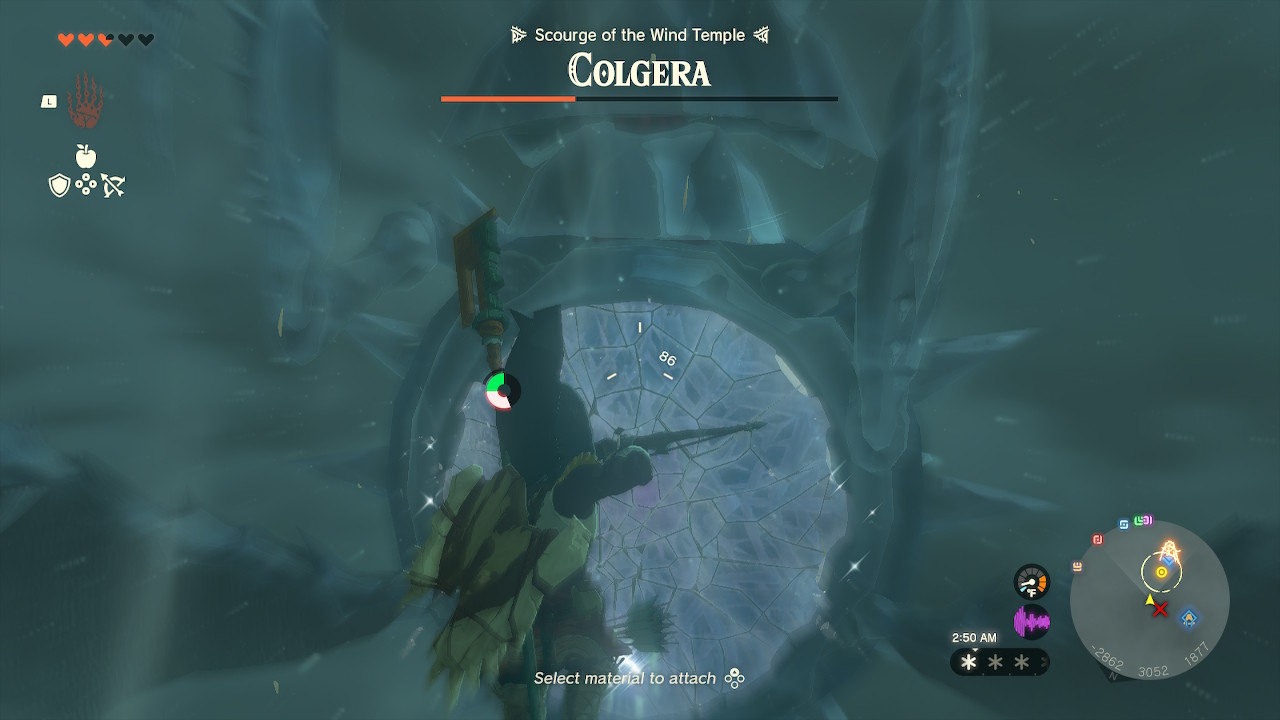Choose the shield quick-select icon

(x=59, y=185)
